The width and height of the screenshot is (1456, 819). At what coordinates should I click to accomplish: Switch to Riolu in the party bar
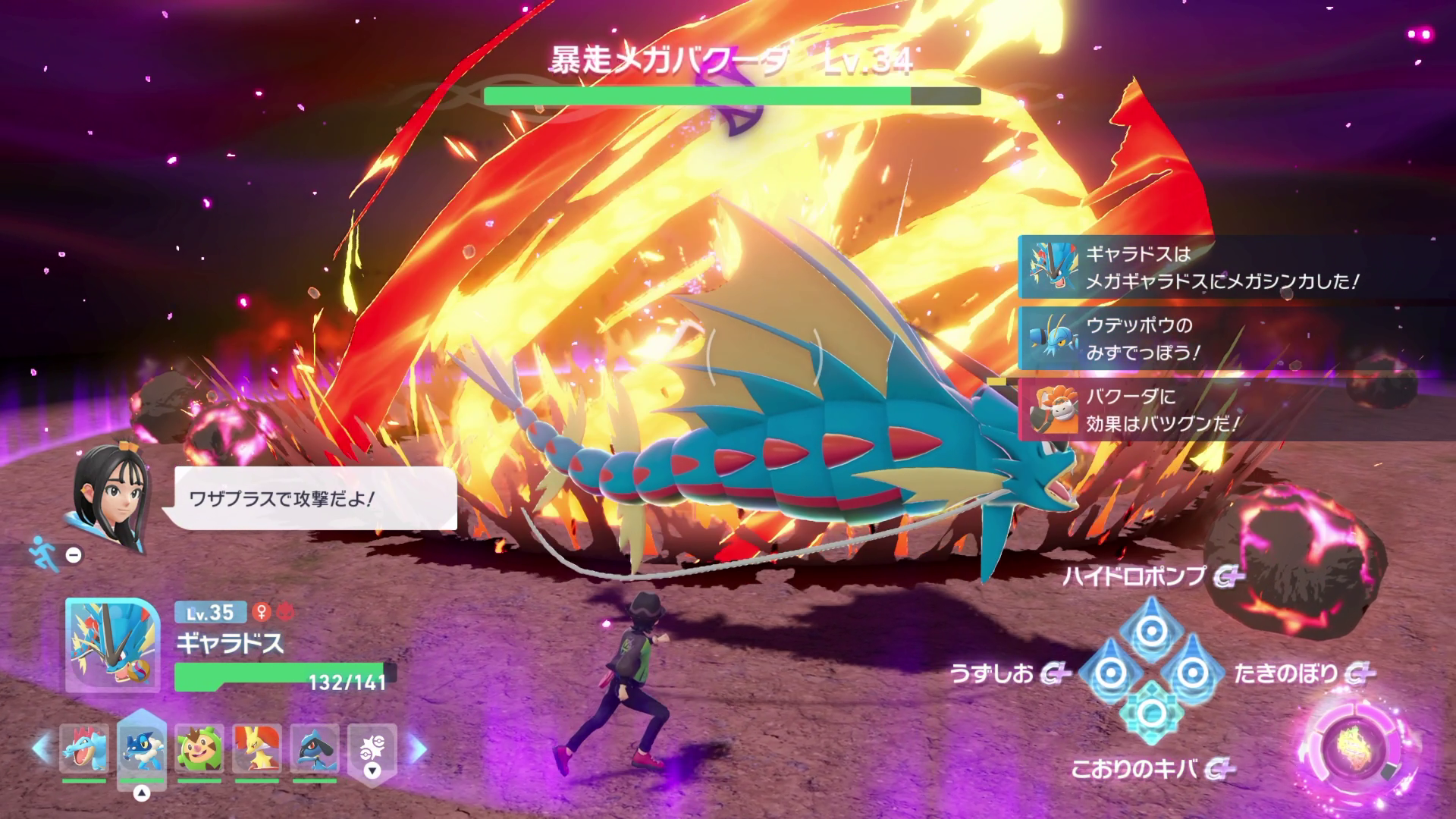point(314,748)
